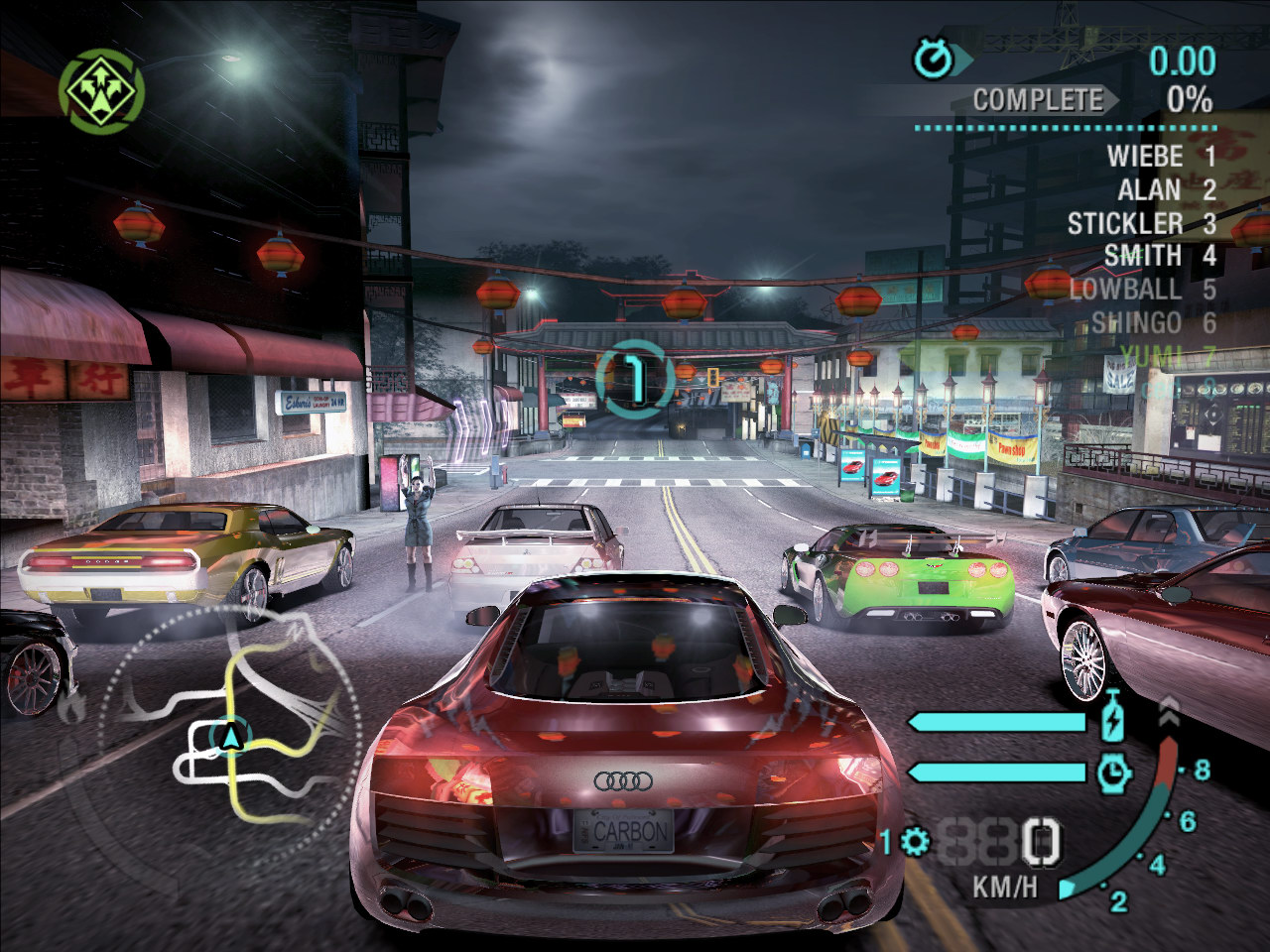
Task: Click the gear cog icon
Action: click(914, 842)
